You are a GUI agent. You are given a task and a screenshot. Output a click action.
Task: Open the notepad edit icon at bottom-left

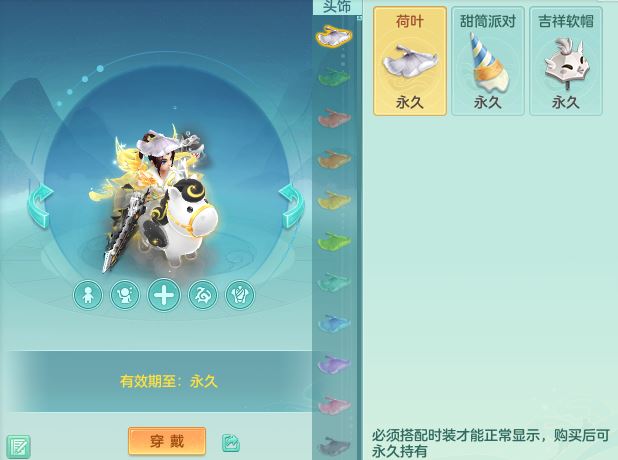click(18, 445)
